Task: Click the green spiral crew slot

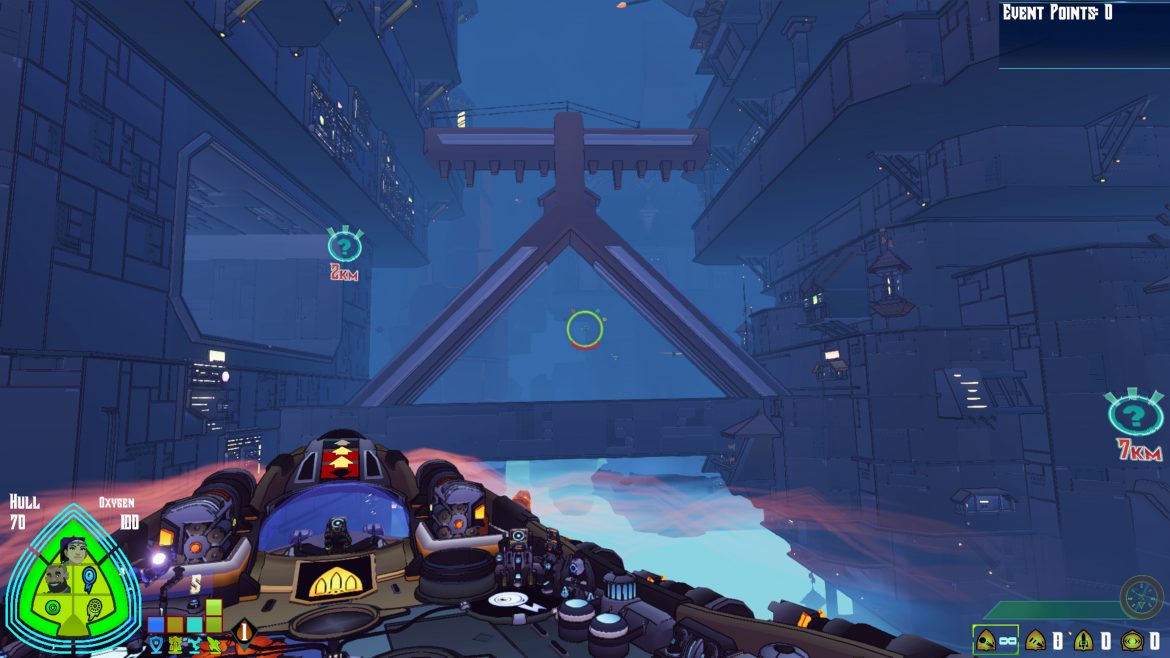Action: point(52,608)
